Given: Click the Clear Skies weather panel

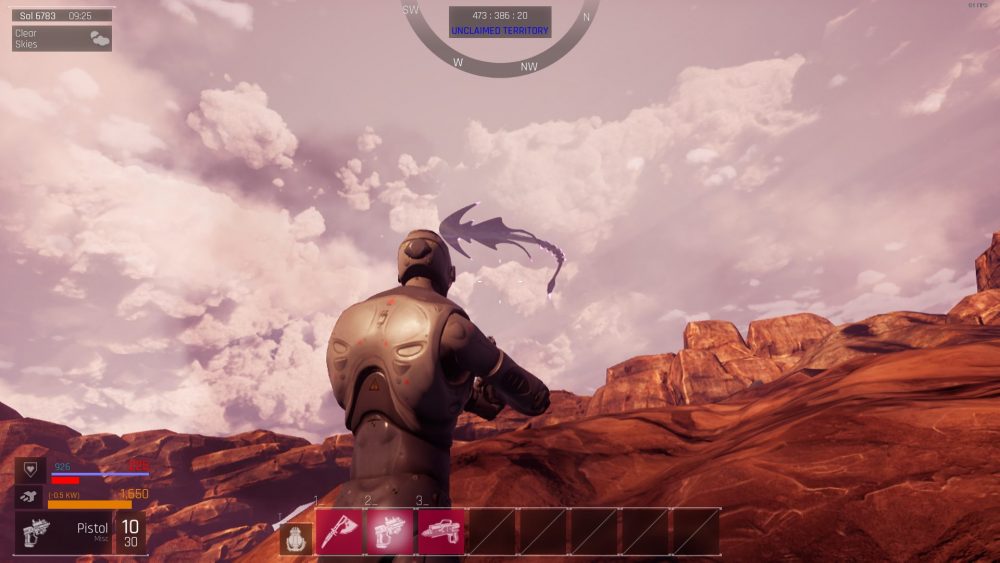Looking at the screenshot, I should point(62,39).
